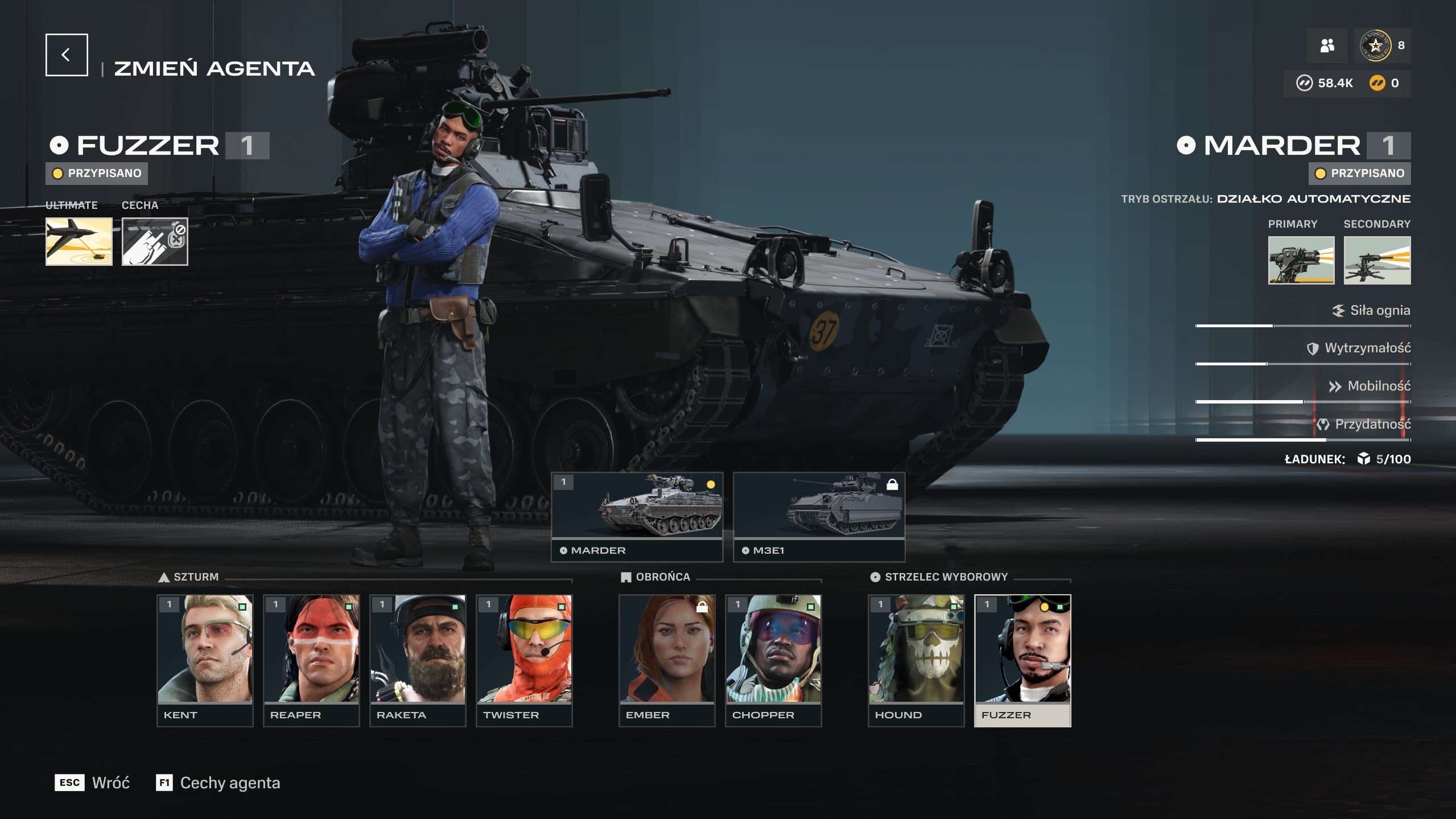View Fuzzer's Ultimate airstrike ability icon
The width and height of the screenshot is (1456, 819).
(79, 241)
